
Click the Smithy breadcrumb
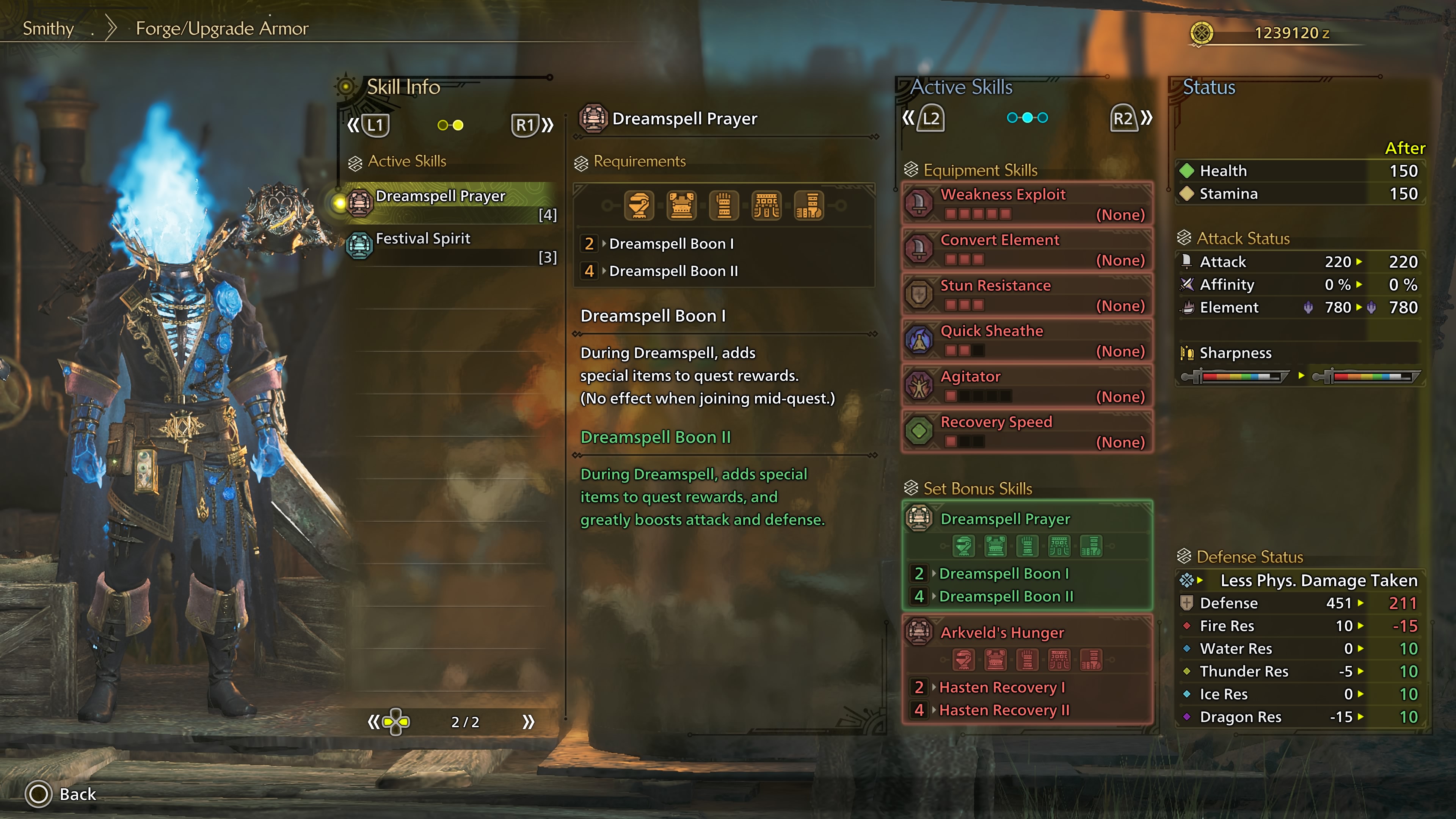tap(48, 28)
